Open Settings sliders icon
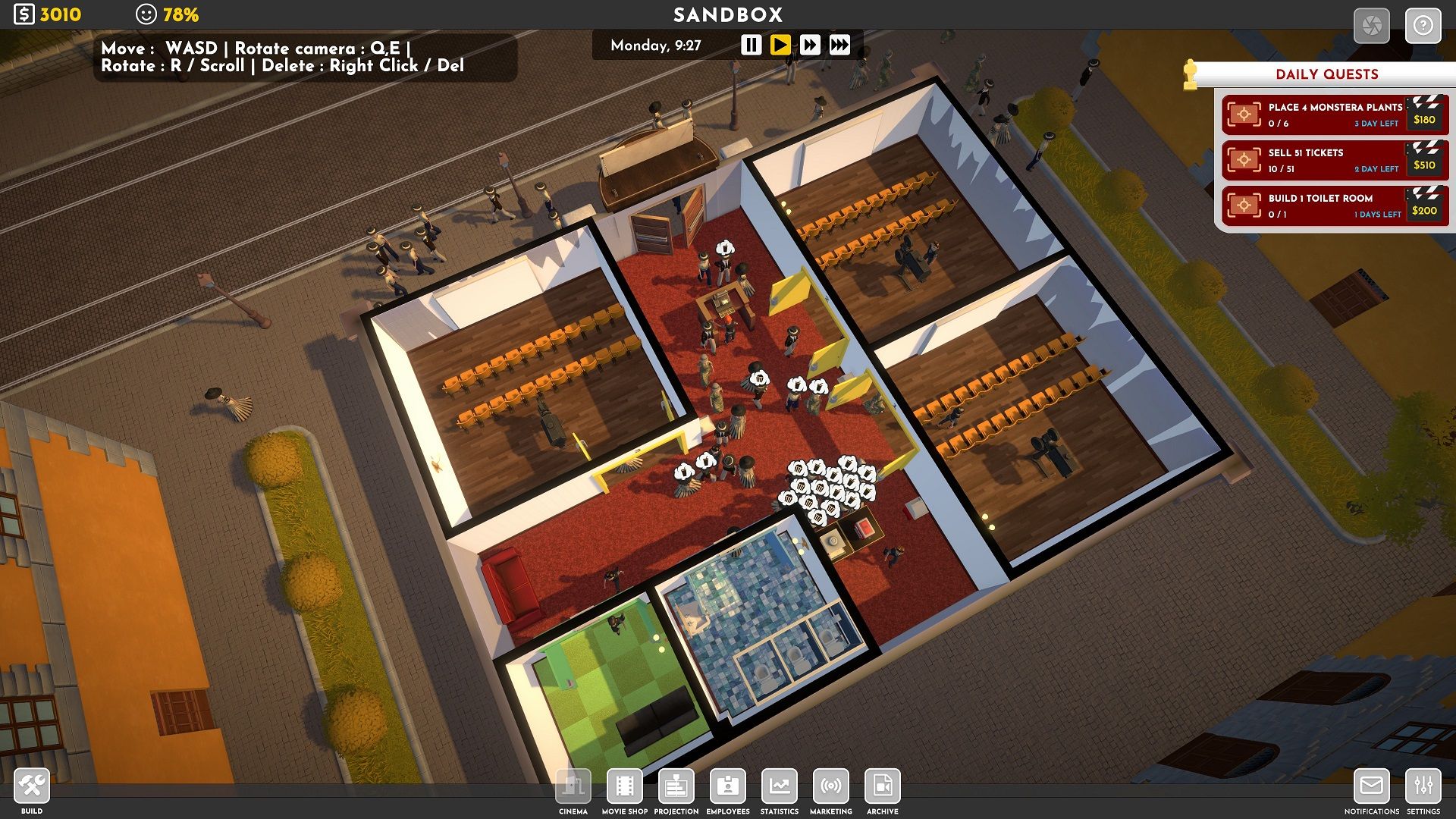The image size is (1456, 819). [x=1423, y=786]
